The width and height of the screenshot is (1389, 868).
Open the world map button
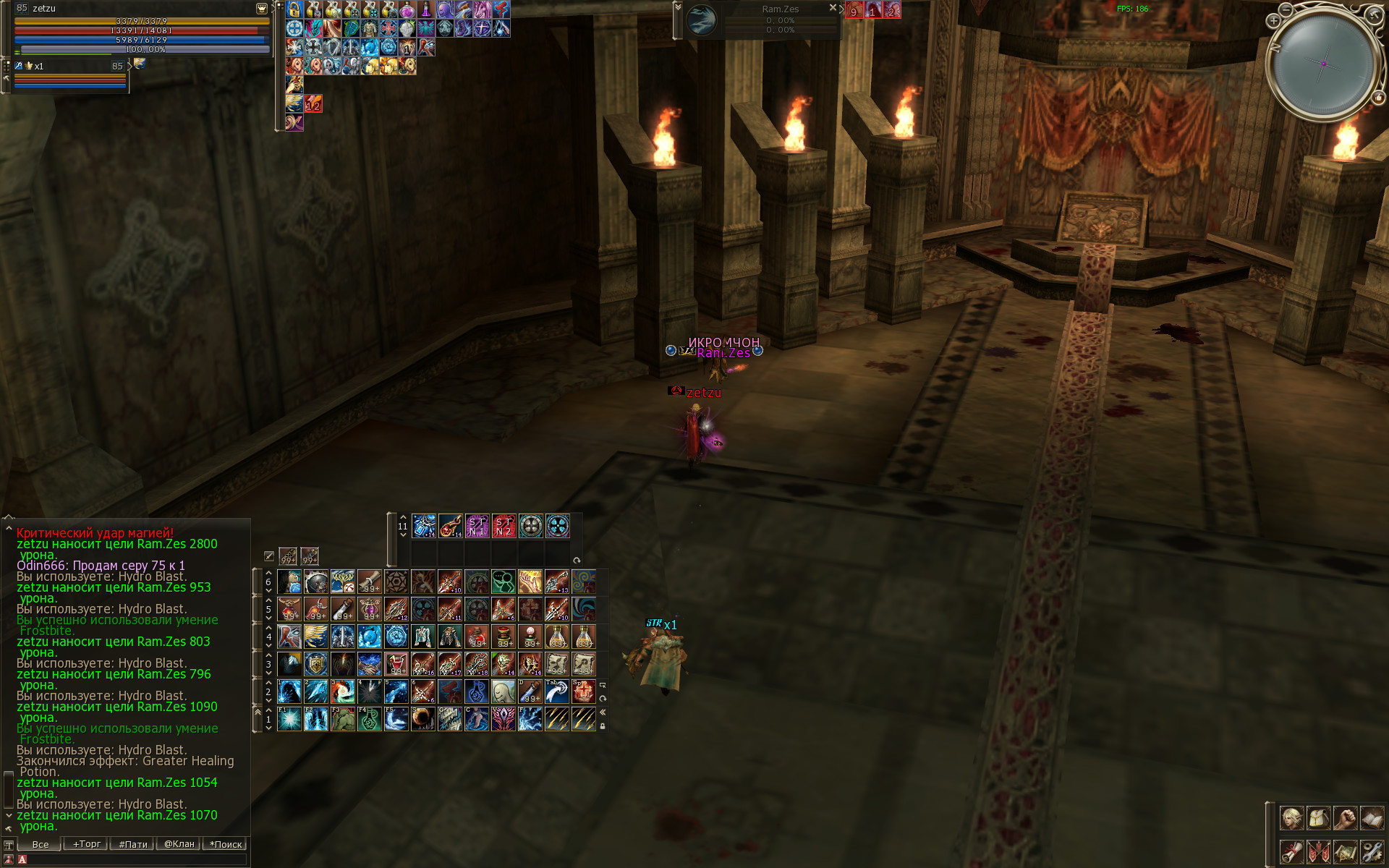(x=1345, y=851)
